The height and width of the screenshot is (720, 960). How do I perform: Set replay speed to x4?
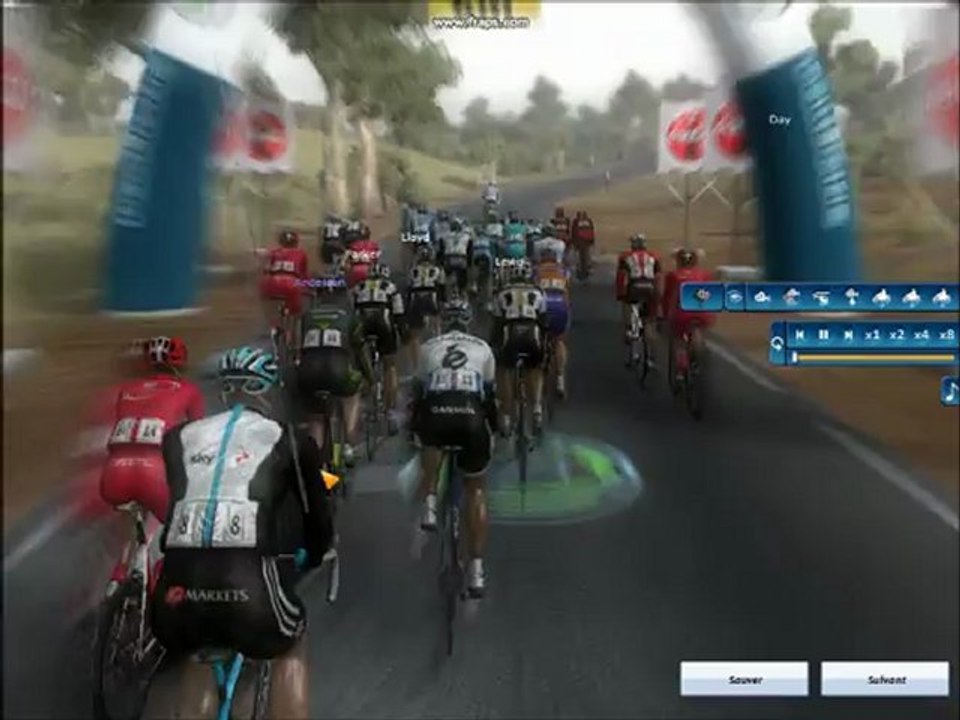tap(921, 335)
